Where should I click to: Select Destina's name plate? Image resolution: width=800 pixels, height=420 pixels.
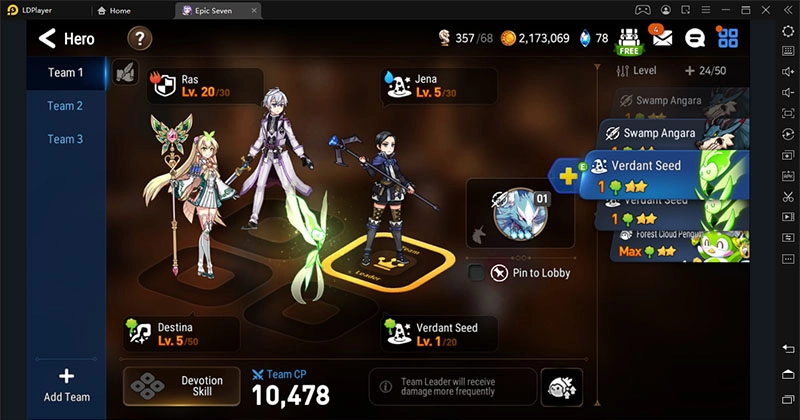pyautogui.click(x=180, y=334)
